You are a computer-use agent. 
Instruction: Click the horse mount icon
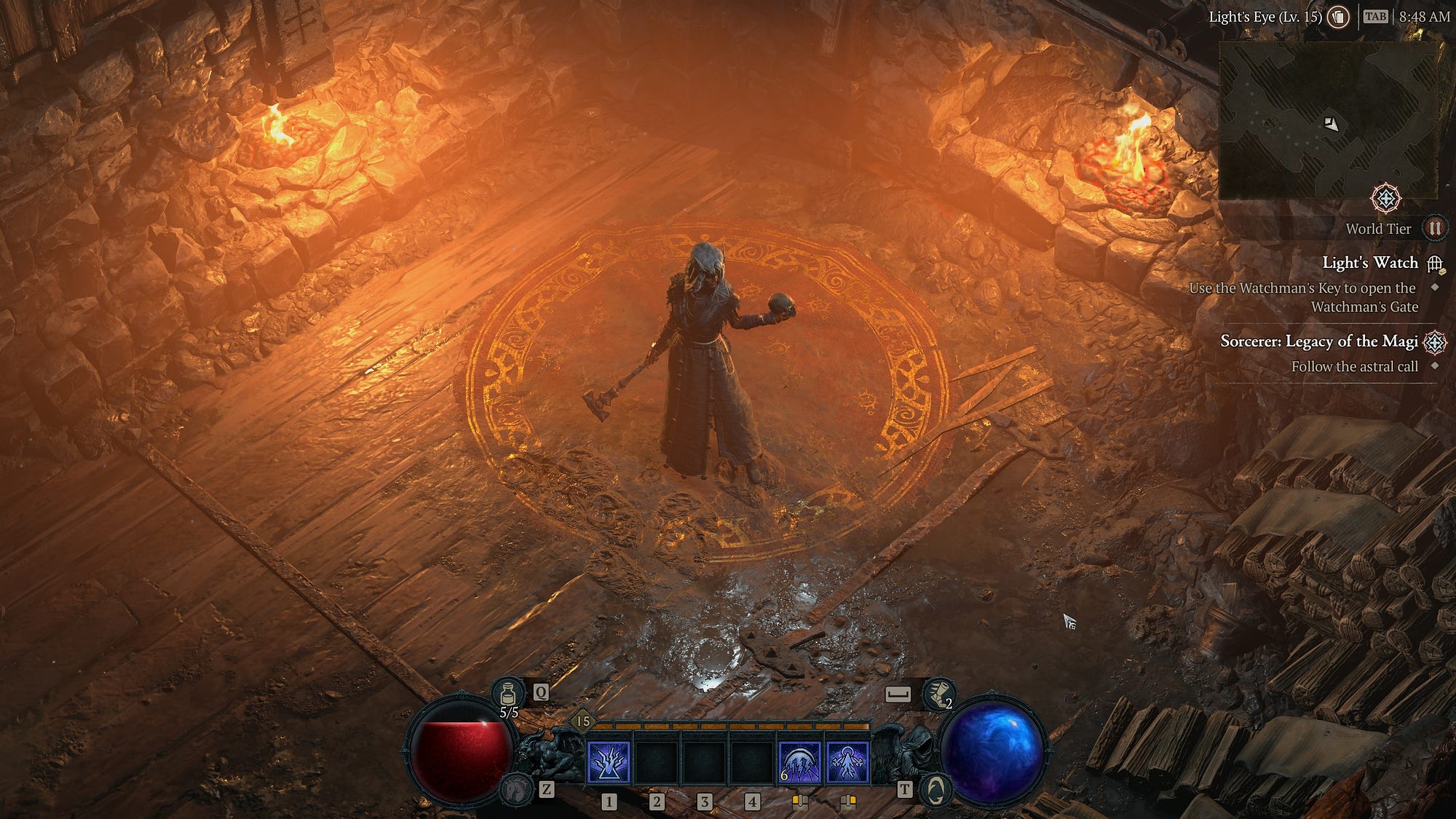point(516,788)
